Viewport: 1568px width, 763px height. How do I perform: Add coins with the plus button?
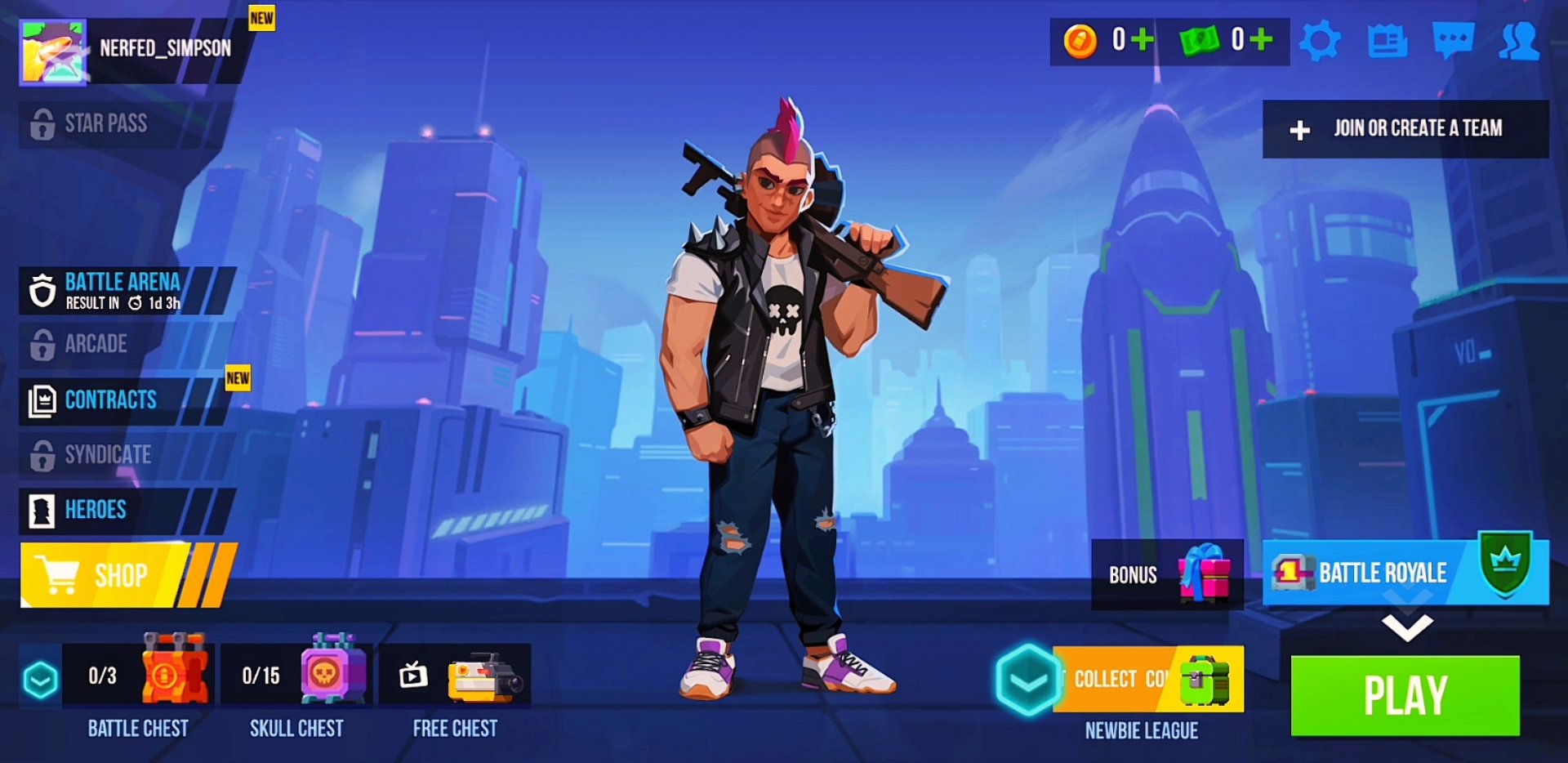point(1143,37)
